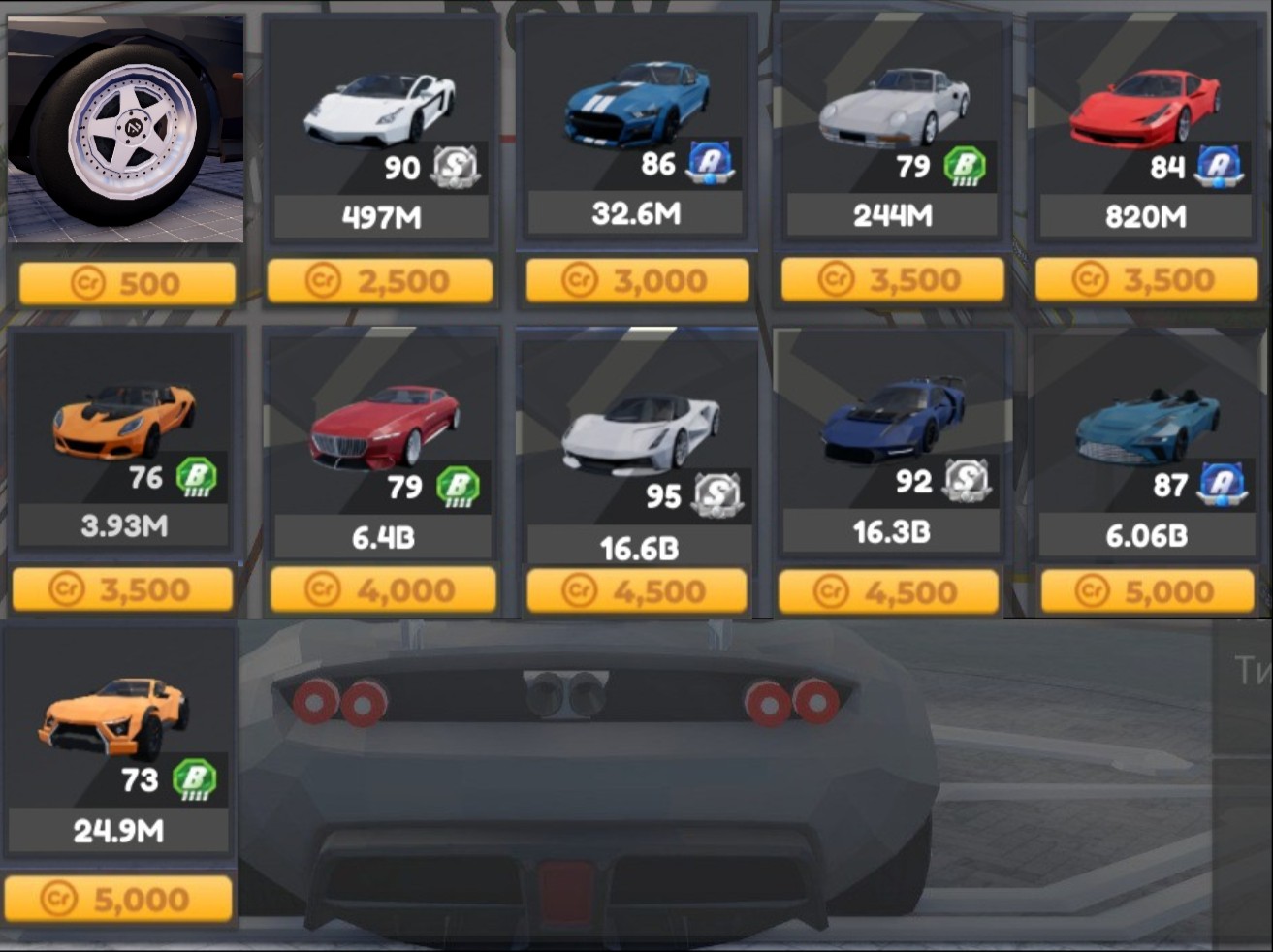Select the blue striped muscle car tile
Image resolution: width=1273 pixels, height=952 pixels.
click(637, 126)
